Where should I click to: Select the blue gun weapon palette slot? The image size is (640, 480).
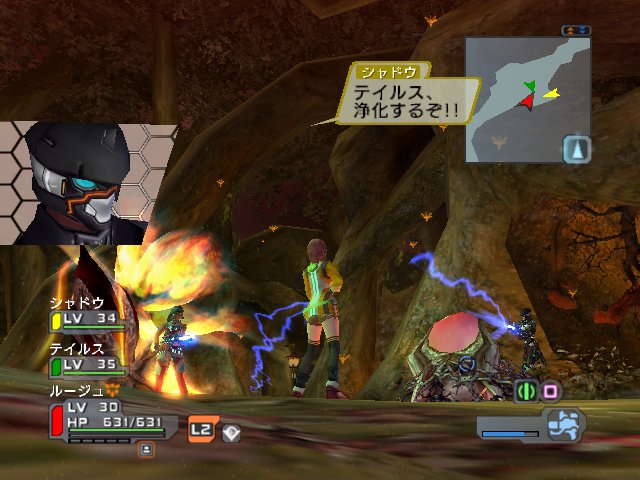click(562, 423)
